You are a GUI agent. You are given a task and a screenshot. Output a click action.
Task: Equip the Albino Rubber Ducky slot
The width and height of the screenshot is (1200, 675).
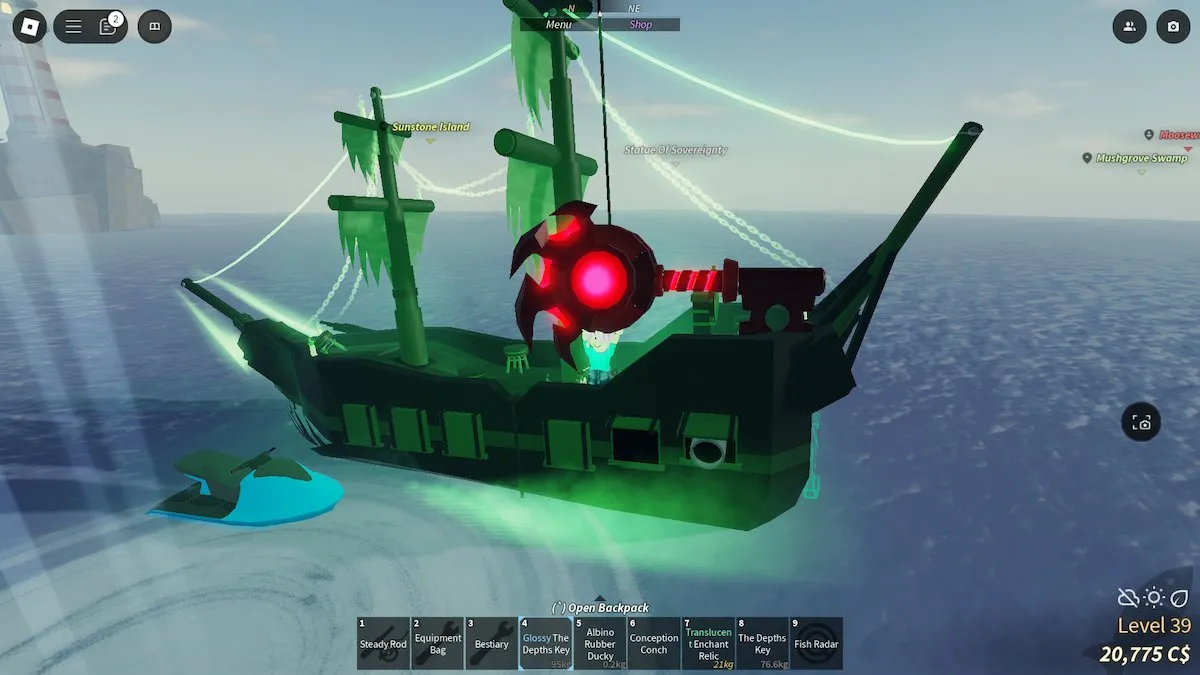[x=600, y=643]
